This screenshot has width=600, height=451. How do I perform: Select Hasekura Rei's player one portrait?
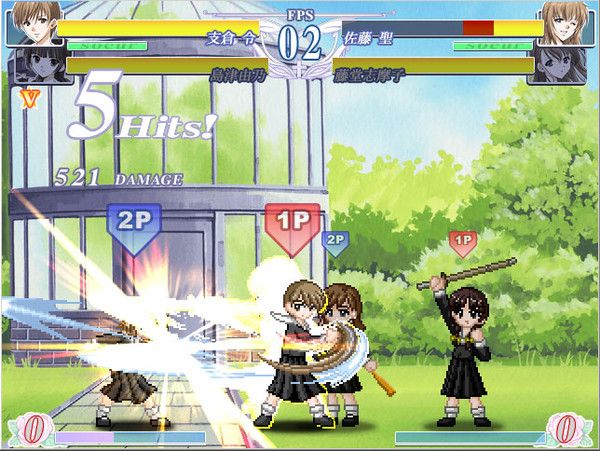point(30,22)
